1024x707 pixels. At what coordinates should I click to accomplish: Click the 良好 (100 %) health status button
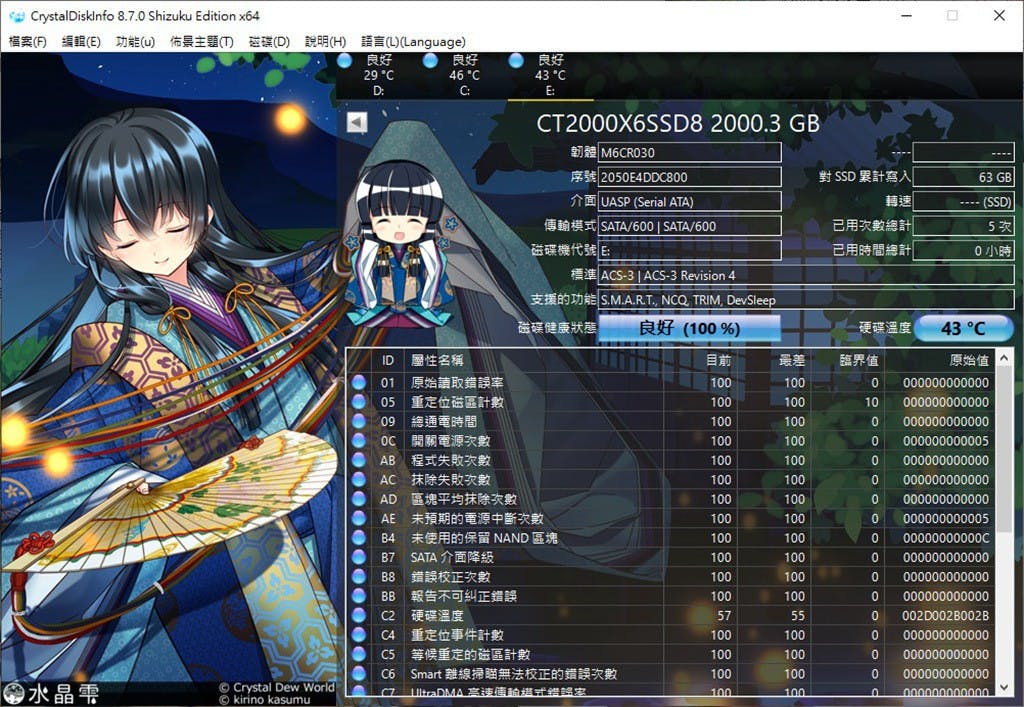click(x=689, y=328)
